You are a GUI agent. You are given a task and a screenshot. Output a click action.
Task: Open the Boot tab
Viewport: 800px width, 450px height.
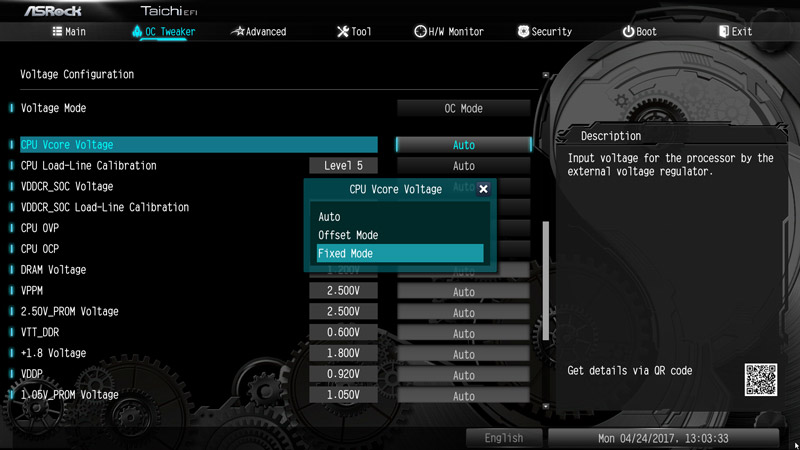[x=639, y=32]
